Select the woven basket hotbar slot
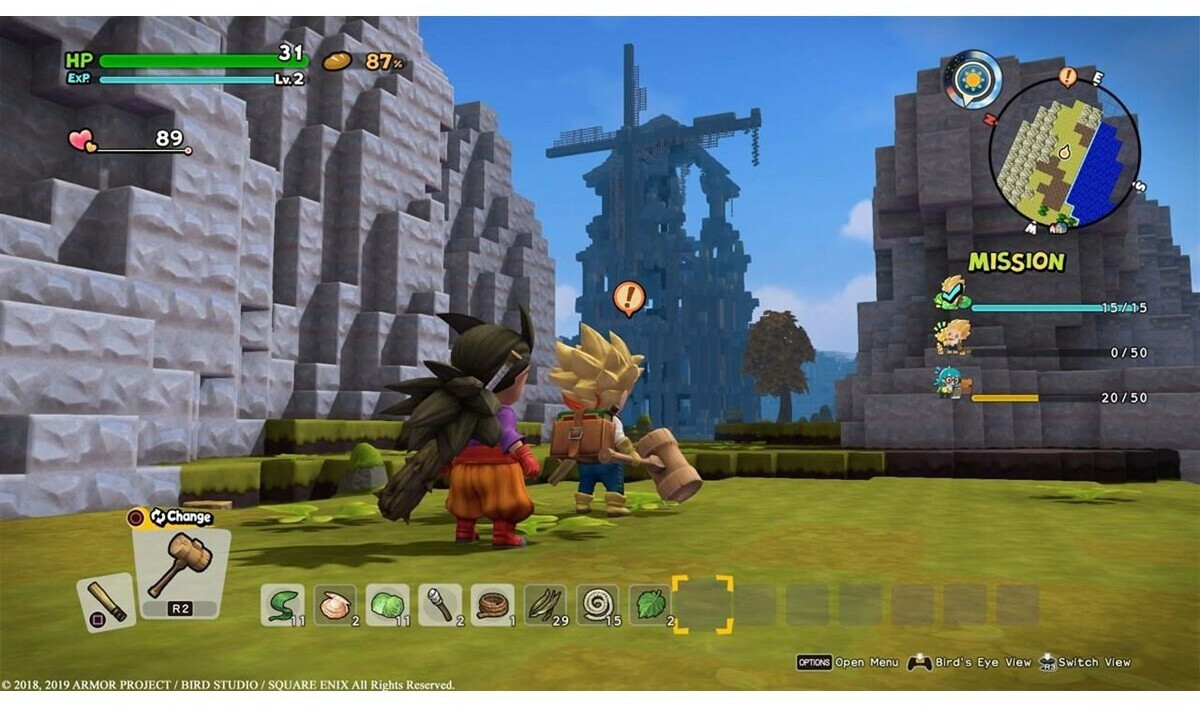Screen dimensions: 1200x707 click(492, 604)
